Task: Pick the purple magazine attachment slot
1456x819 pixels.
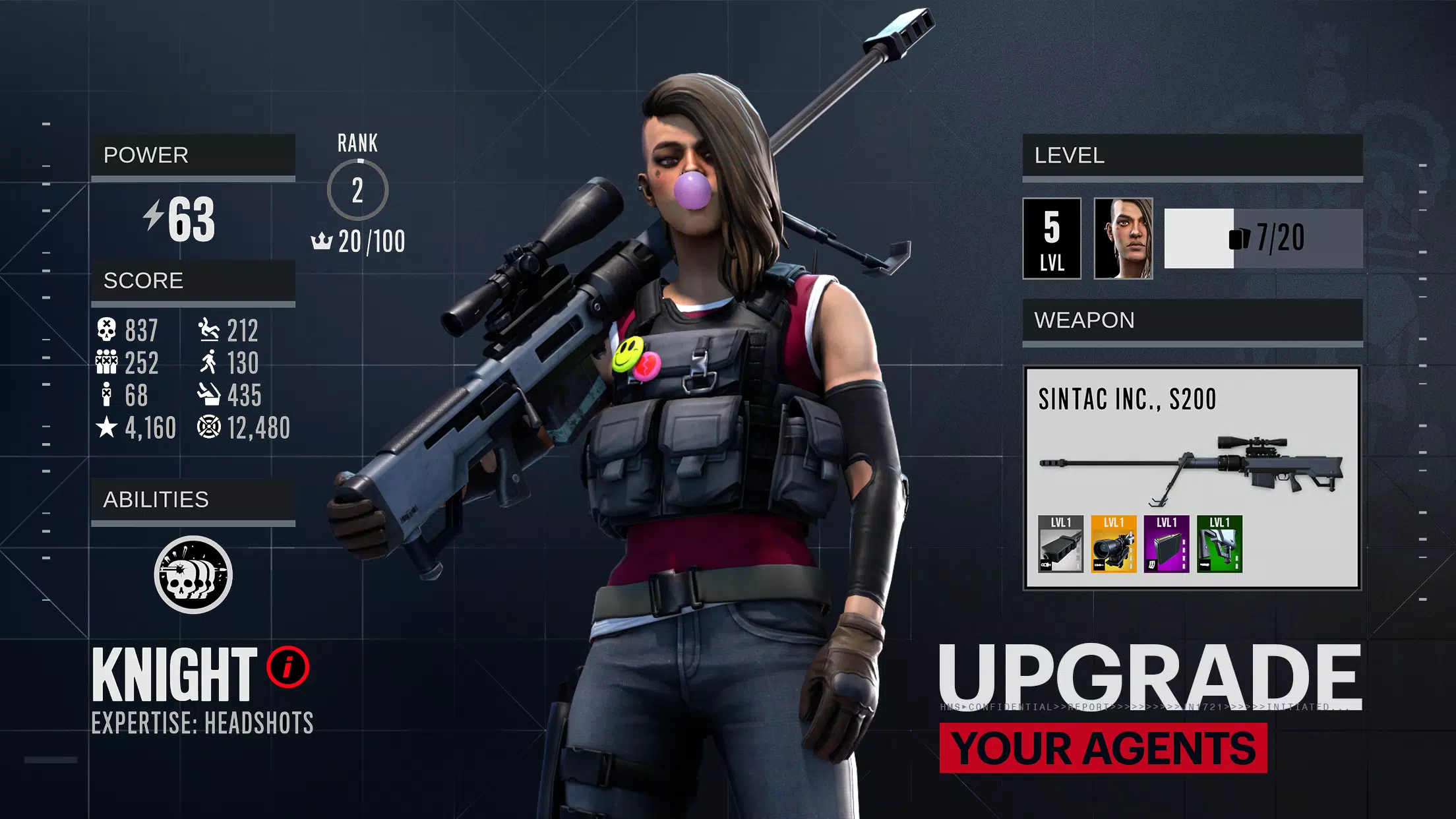Action: point(1167,544)
